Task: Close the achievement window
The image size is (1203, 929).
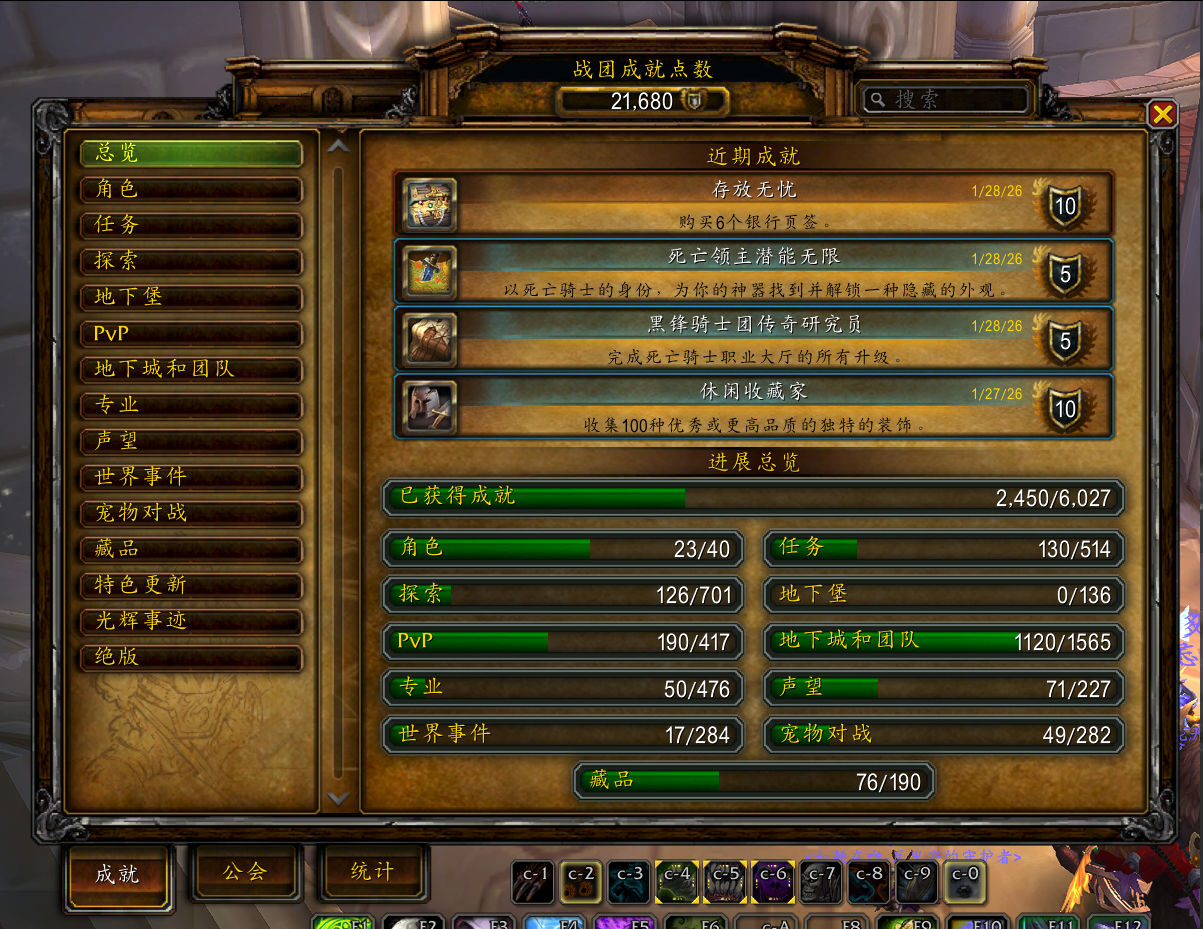Action: [1162, 115]
